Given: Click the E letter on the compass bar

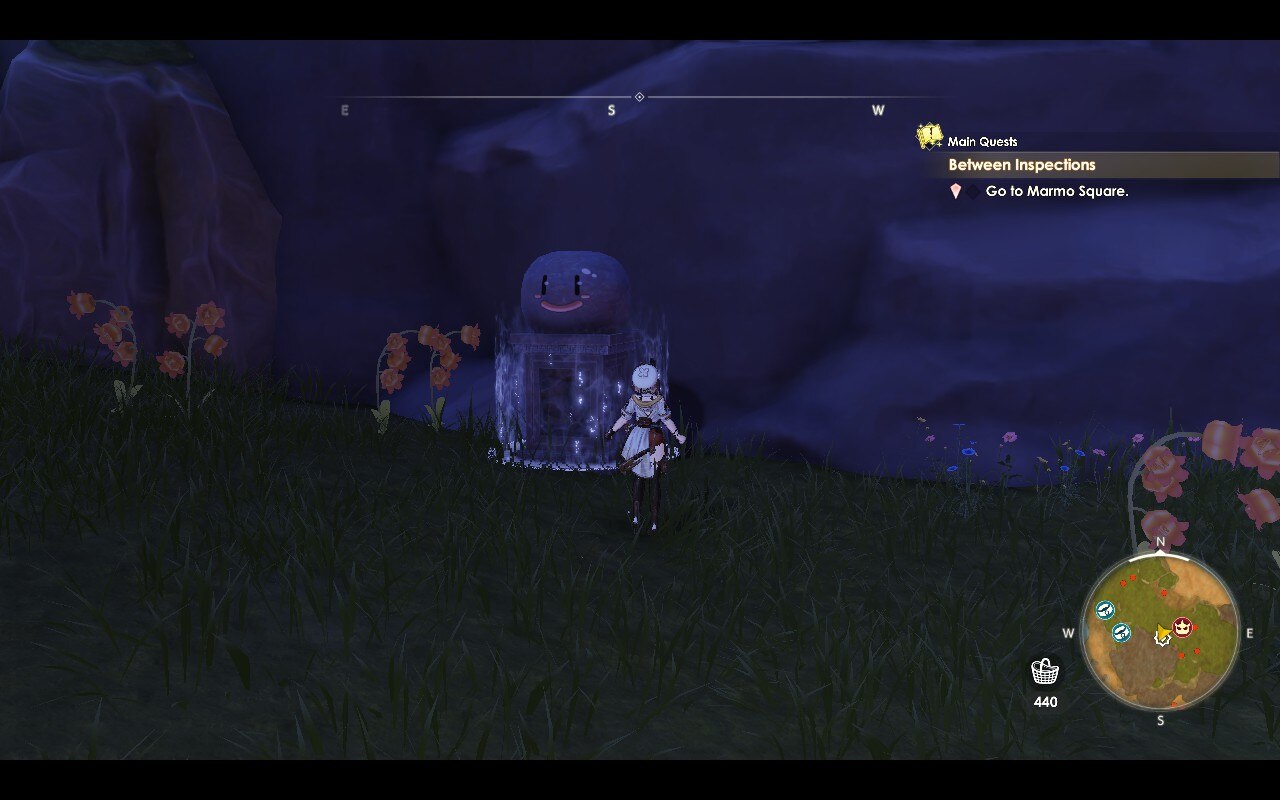Looking at the screenshot, I should coord(344,110).
